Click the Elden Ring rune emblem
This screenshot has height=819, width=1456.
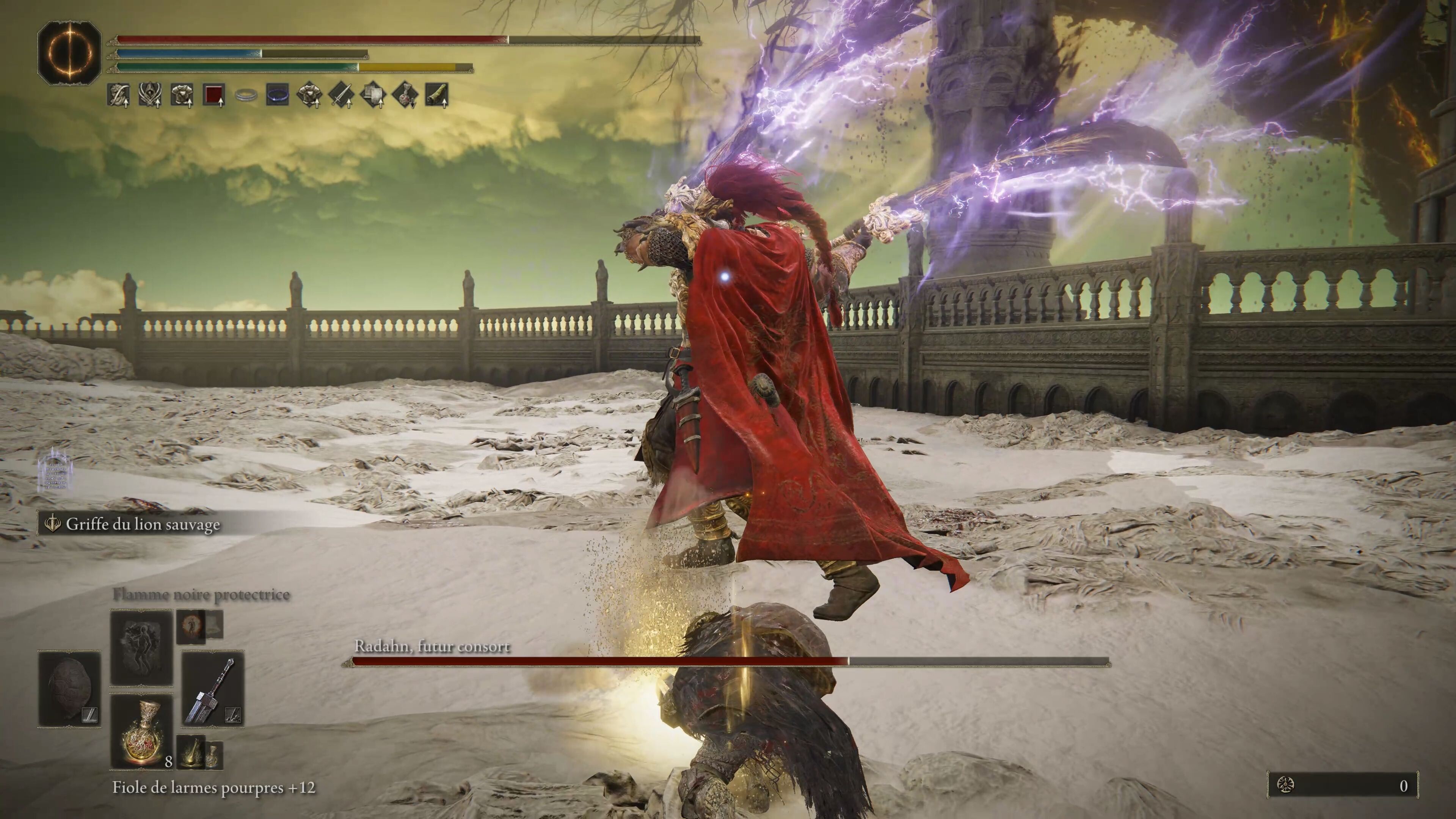[x=69, y=53]
